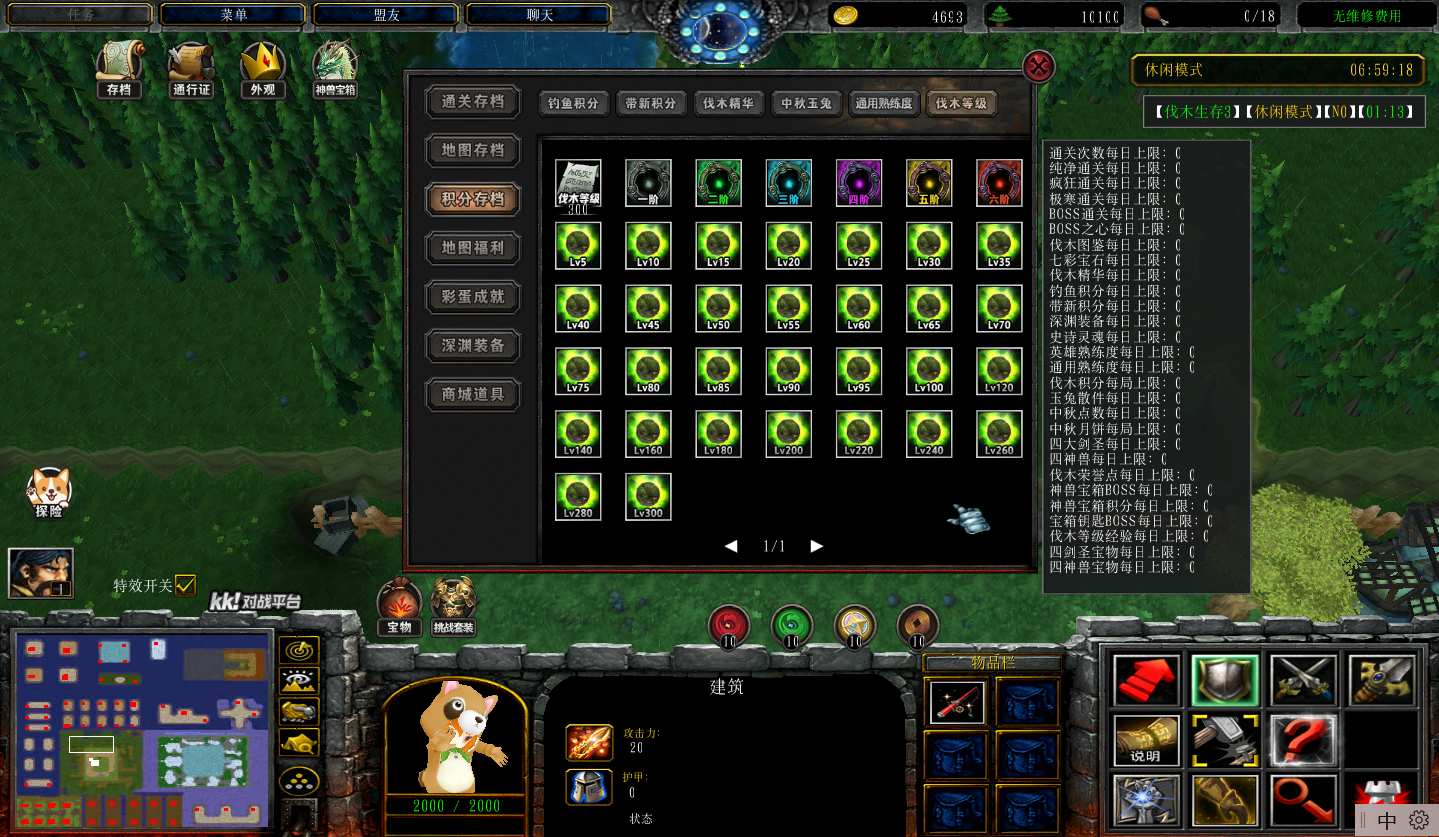This screenshot has height=837, width=1439.
Task: Open the 菜单 menu at top
Action: [232, 15]
